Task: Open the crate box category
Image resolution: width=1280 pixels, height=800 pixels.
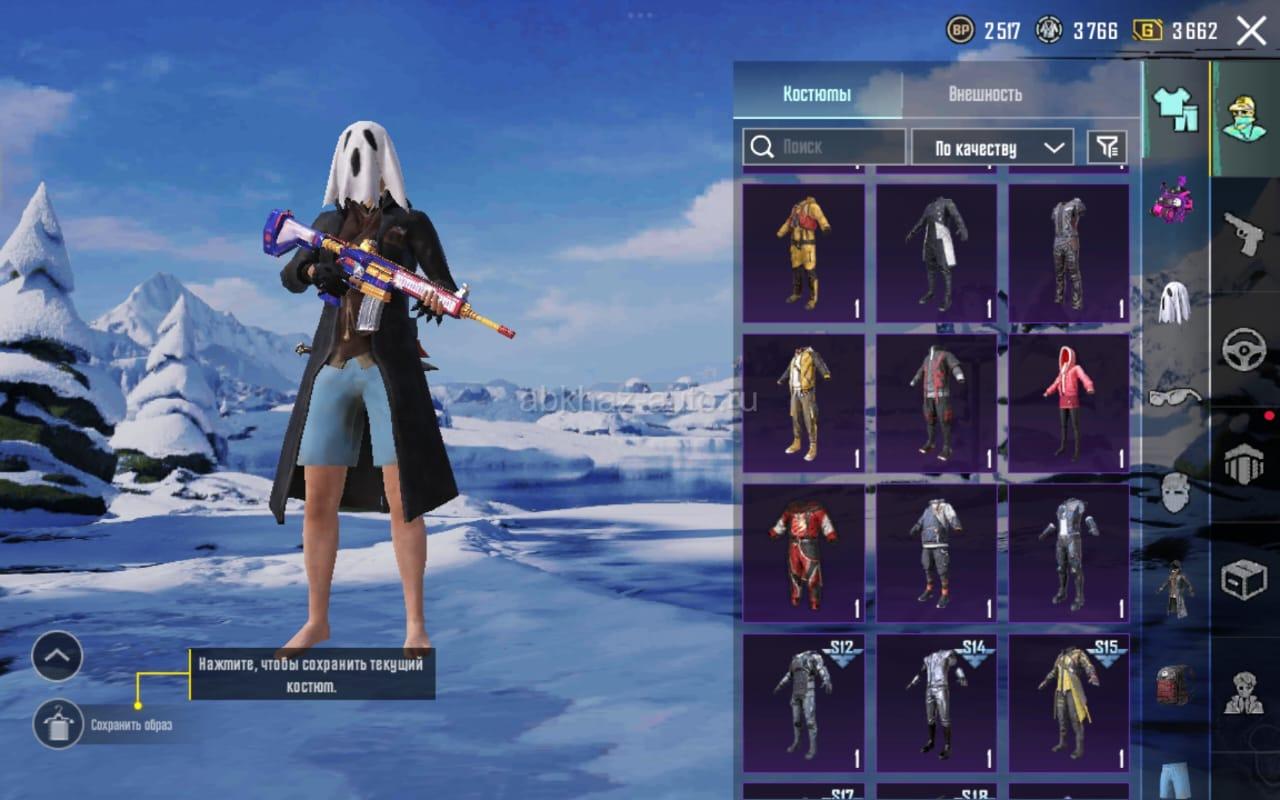Action: pyautogui.click(x=1244, y=579)
